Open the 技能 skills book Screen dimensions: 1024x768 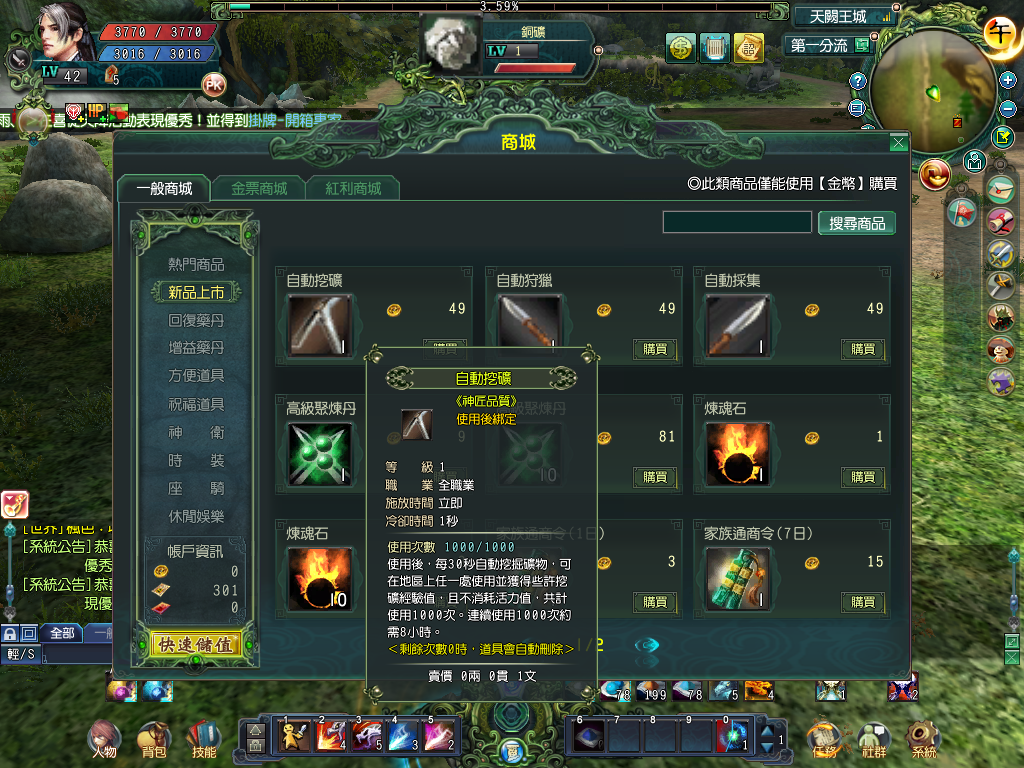click(x=203, y=739)
